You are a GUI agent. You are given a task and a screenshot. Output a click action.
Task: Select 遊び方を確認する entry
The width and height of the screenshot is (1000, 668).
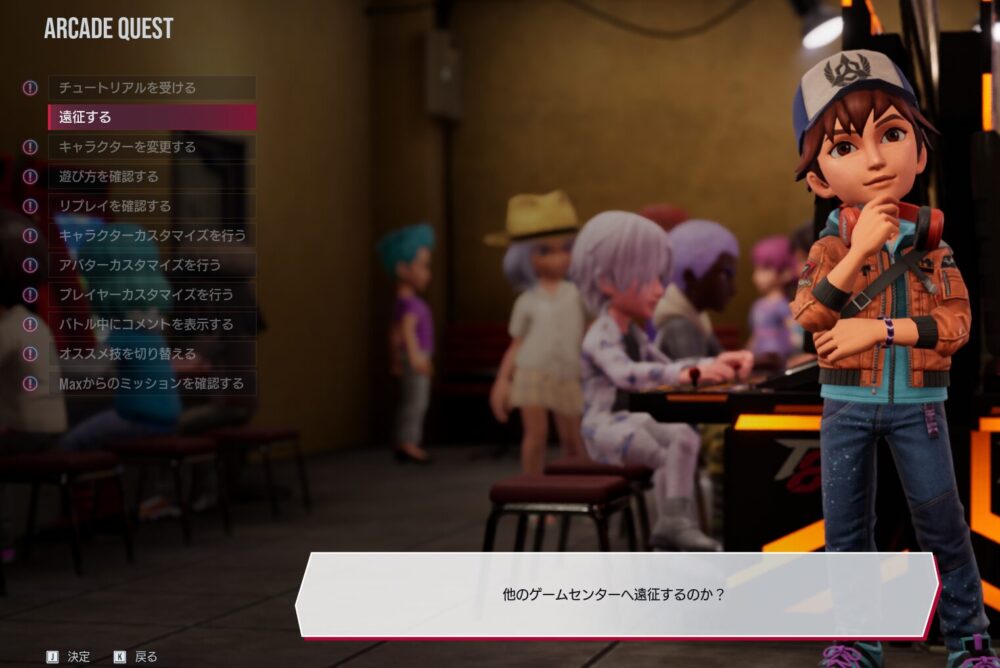point(152,177)
